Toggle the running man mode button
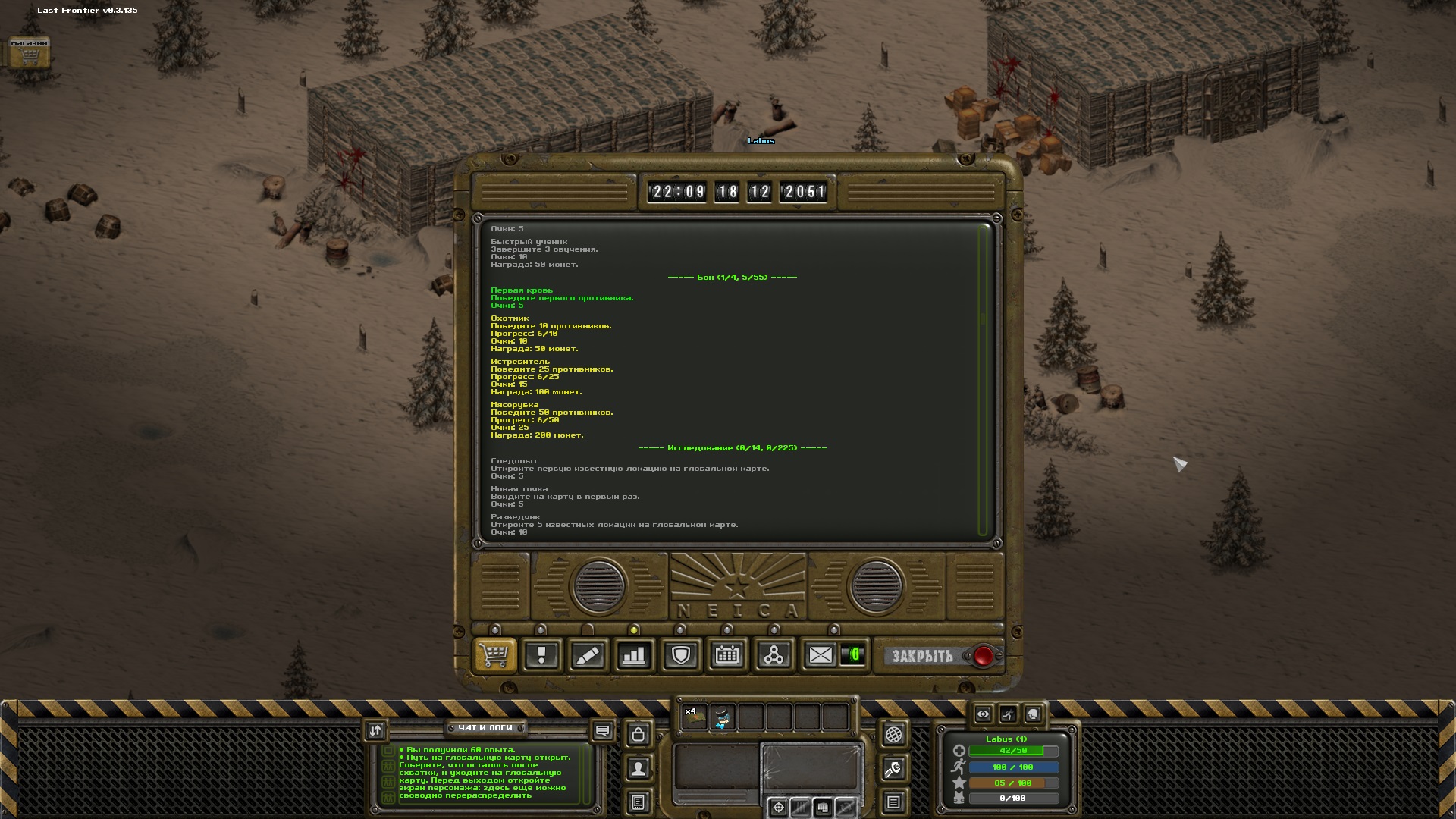 (x=1008, y=714)
